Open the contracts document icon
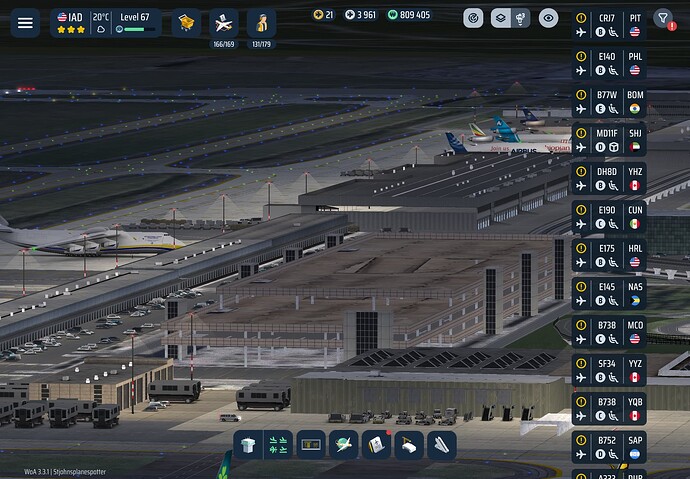The height and width of the screenshot is (479, 690). (375, 445)
